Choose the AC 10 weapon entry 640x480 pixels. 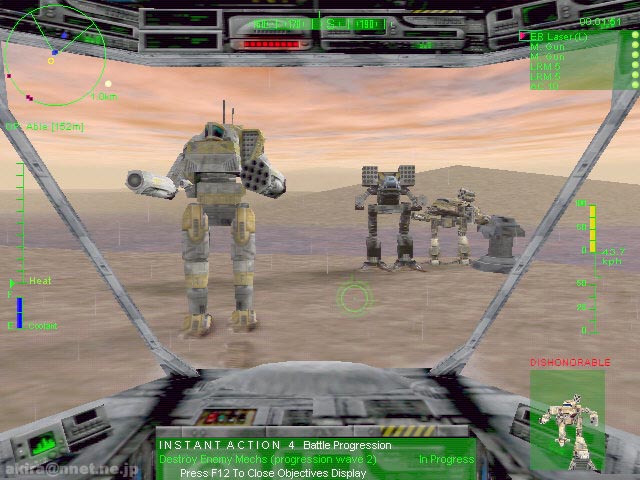[545, 85]
